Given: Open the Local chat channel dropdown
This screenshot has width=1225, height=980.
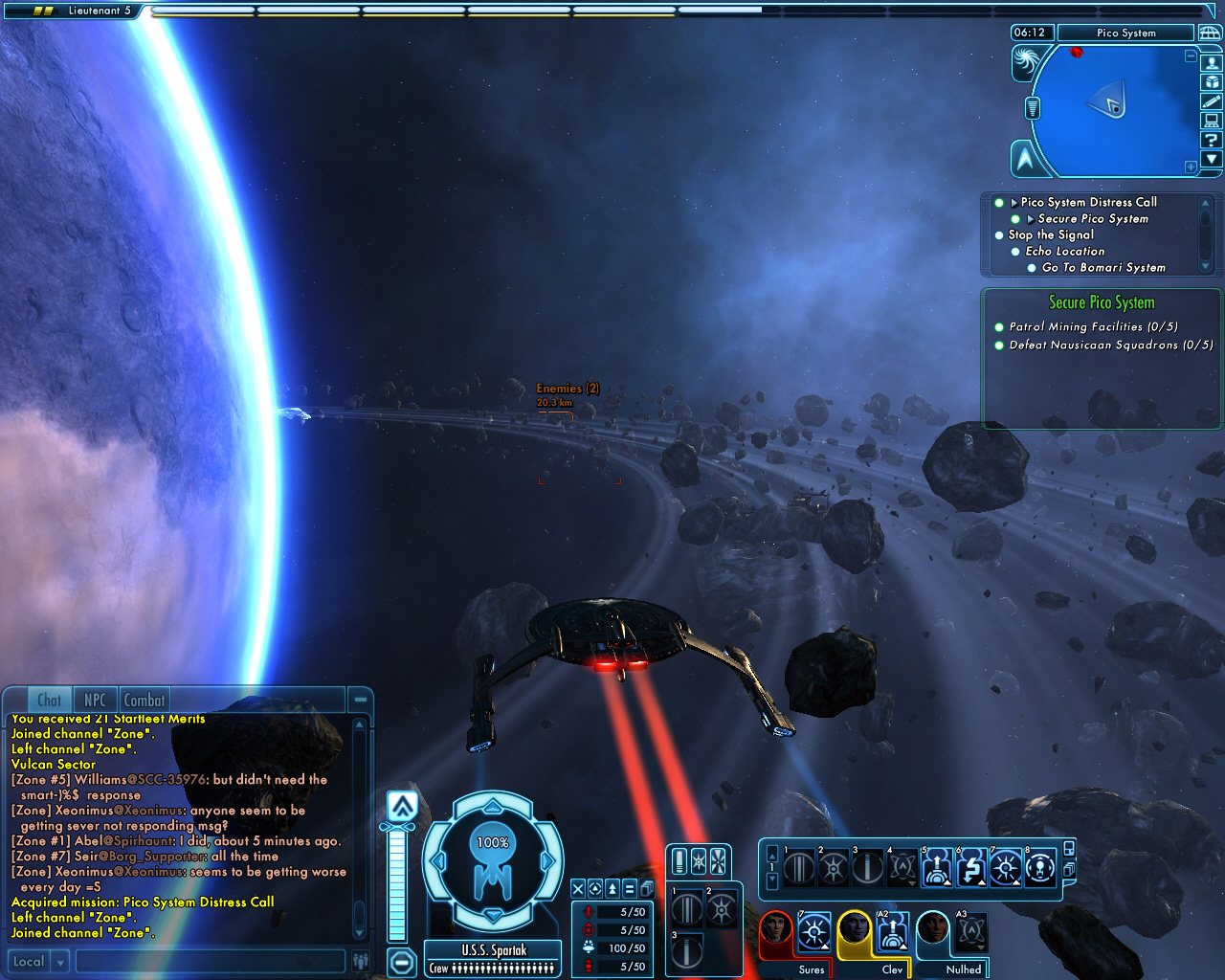Looking at the screenshot, I should 60,962.
